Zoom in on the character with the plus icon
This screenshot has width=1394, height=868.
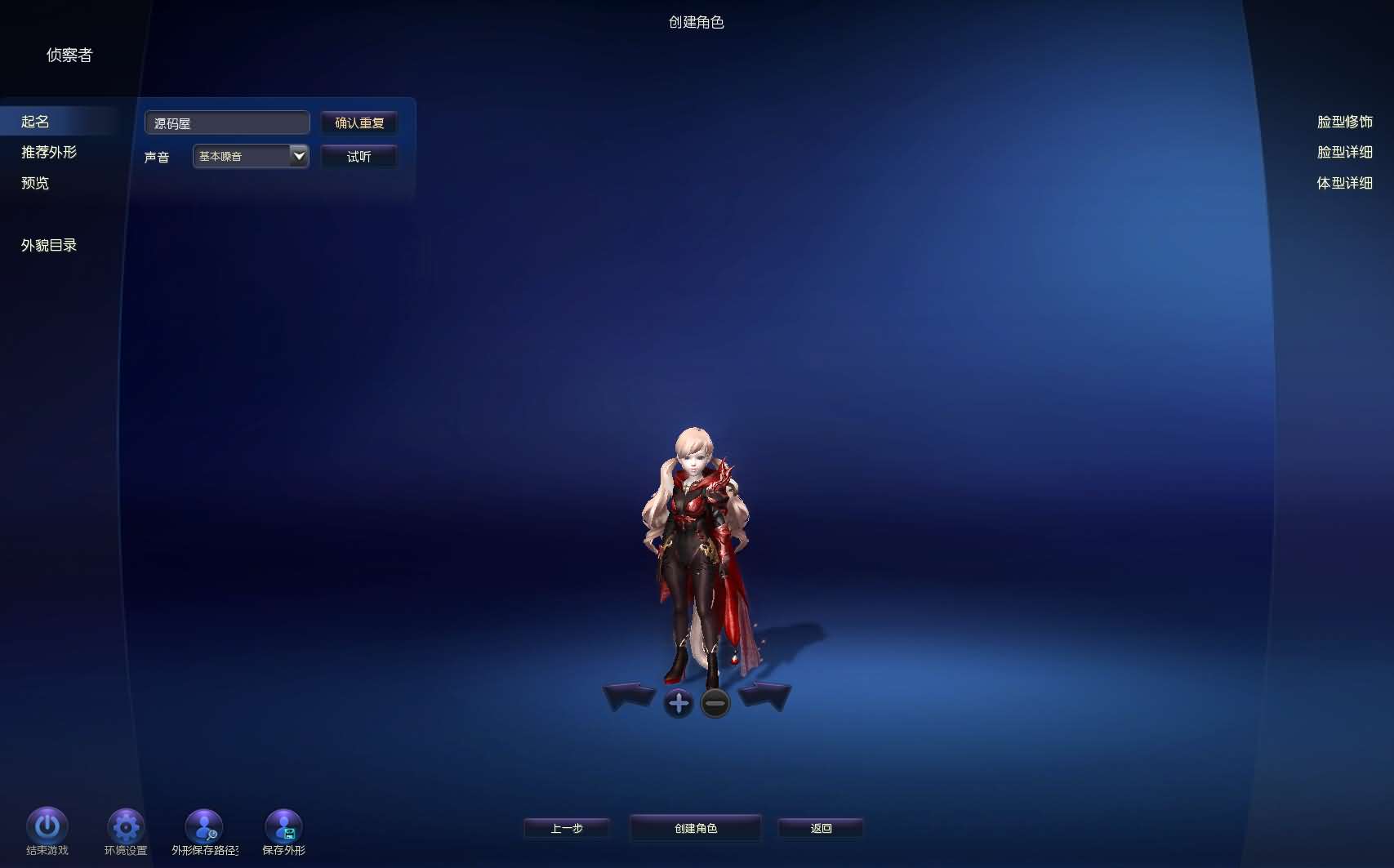(679, 702)
